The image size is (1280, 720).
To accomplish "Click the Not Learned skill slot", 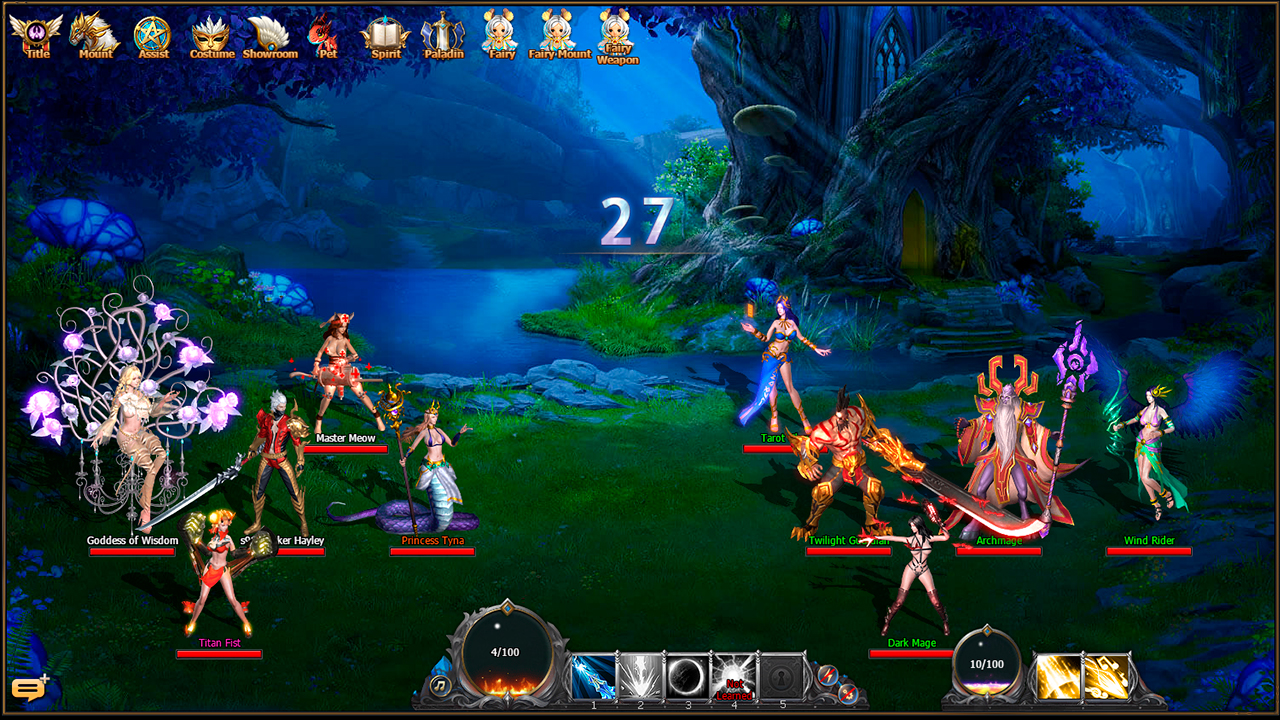I will [733, 674].
